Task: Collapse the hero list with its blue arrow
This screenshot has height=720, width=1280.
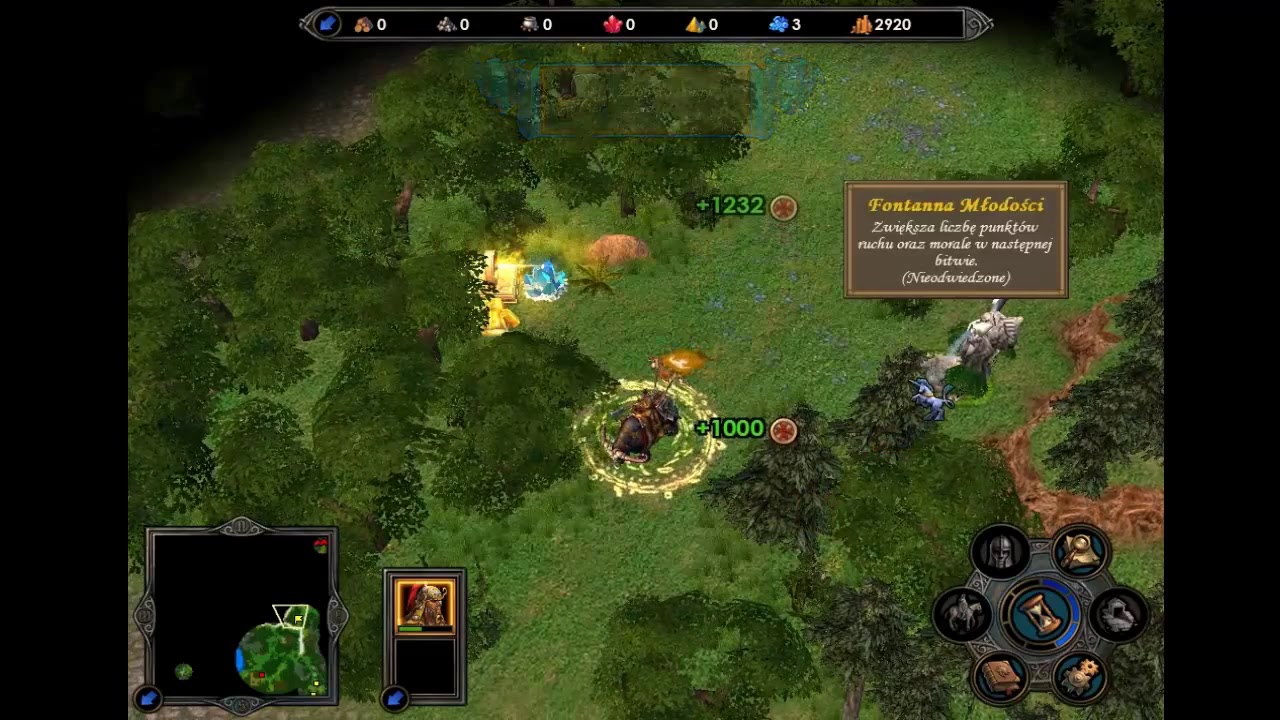Action: (395, 698)
